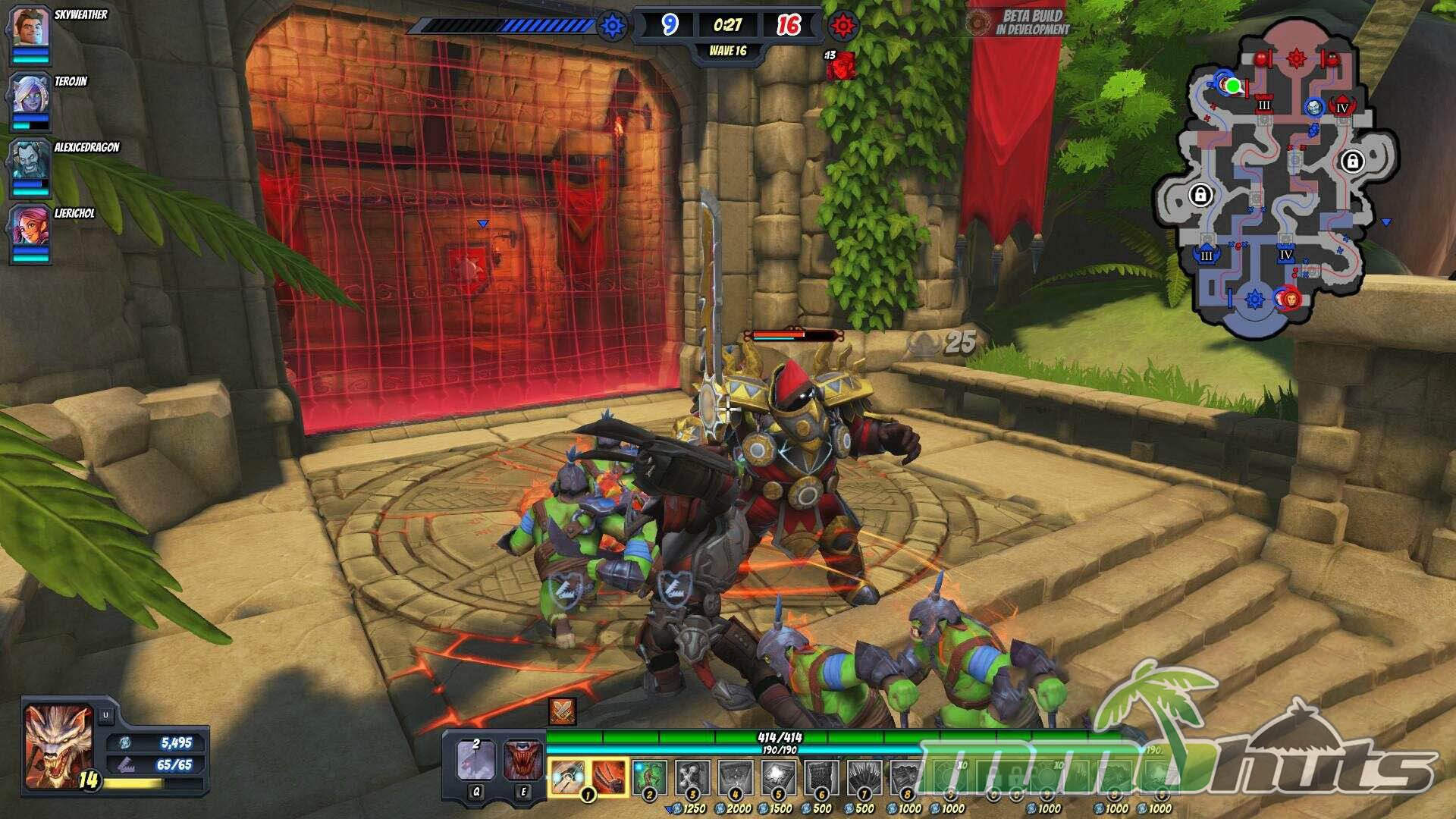Select the red claw attack in slot 1

[x=609, y=777]
